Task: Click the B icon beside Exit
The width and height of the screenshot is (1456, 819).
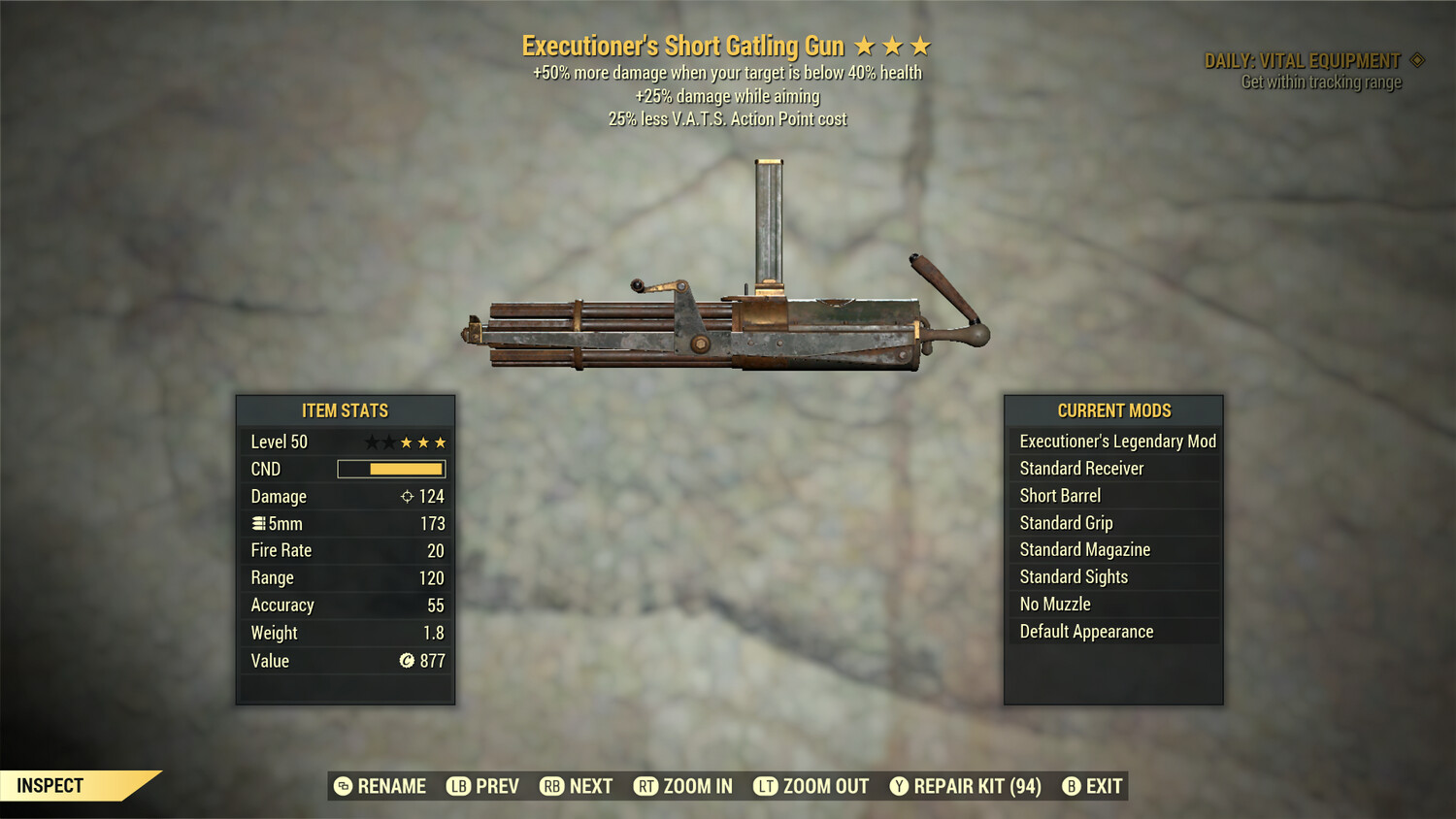Action: (1072, 786)
